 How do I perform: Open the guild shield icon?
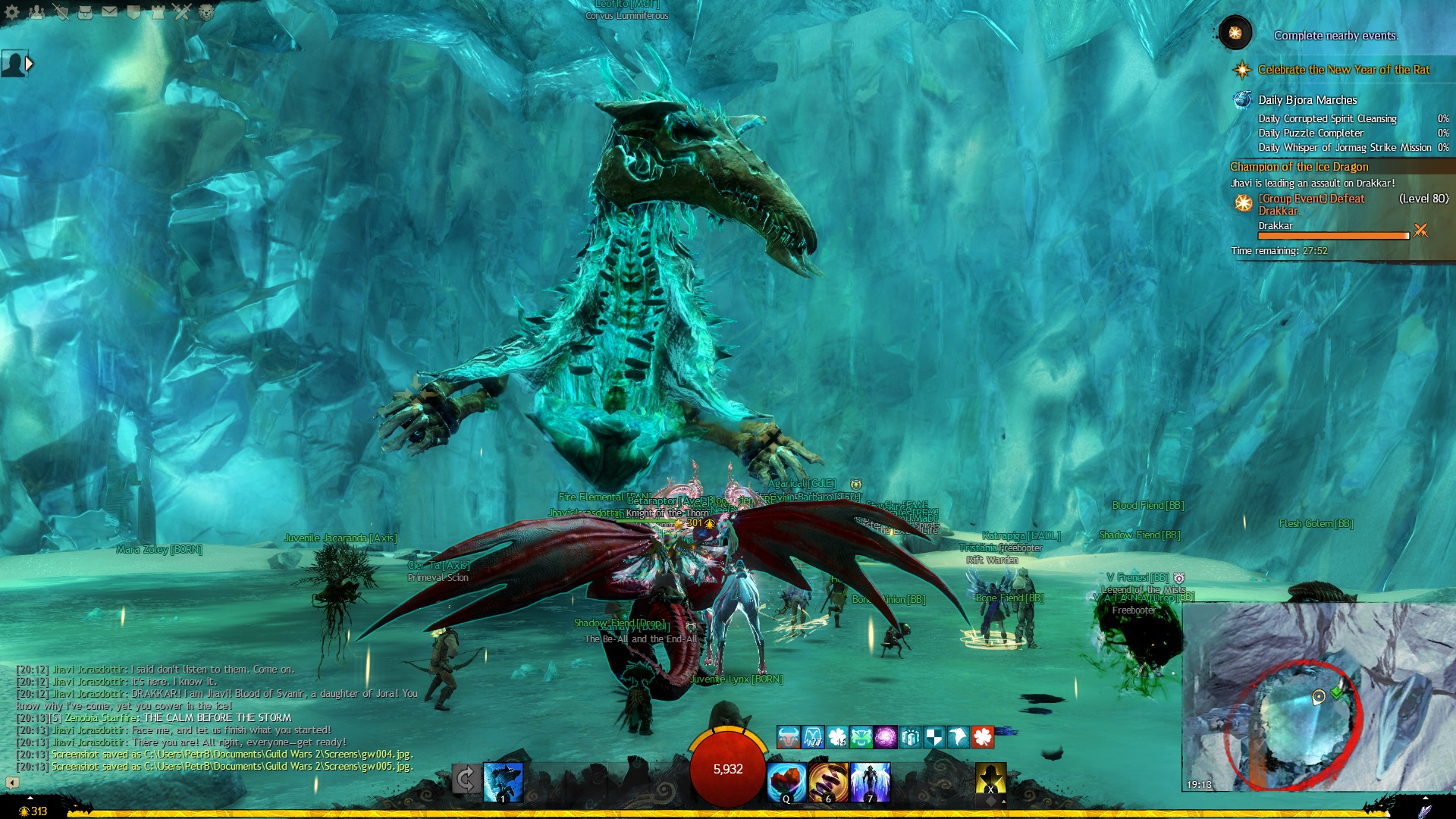[x=134, y=12]
